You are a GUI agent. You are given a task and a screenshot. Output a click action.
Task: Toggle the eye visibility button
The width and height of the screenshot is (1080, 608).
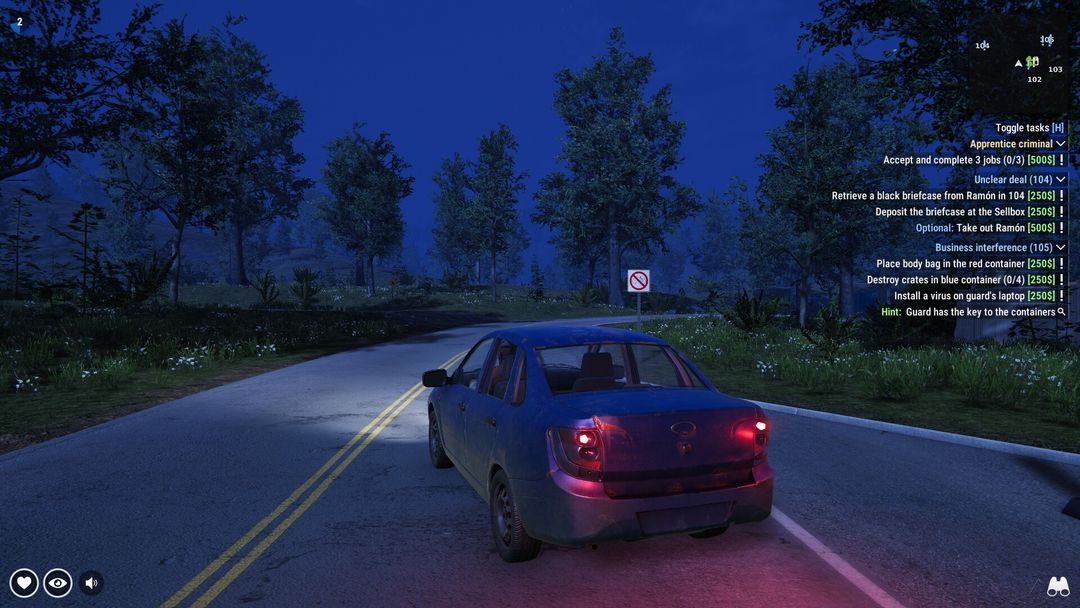click(58, 583)
